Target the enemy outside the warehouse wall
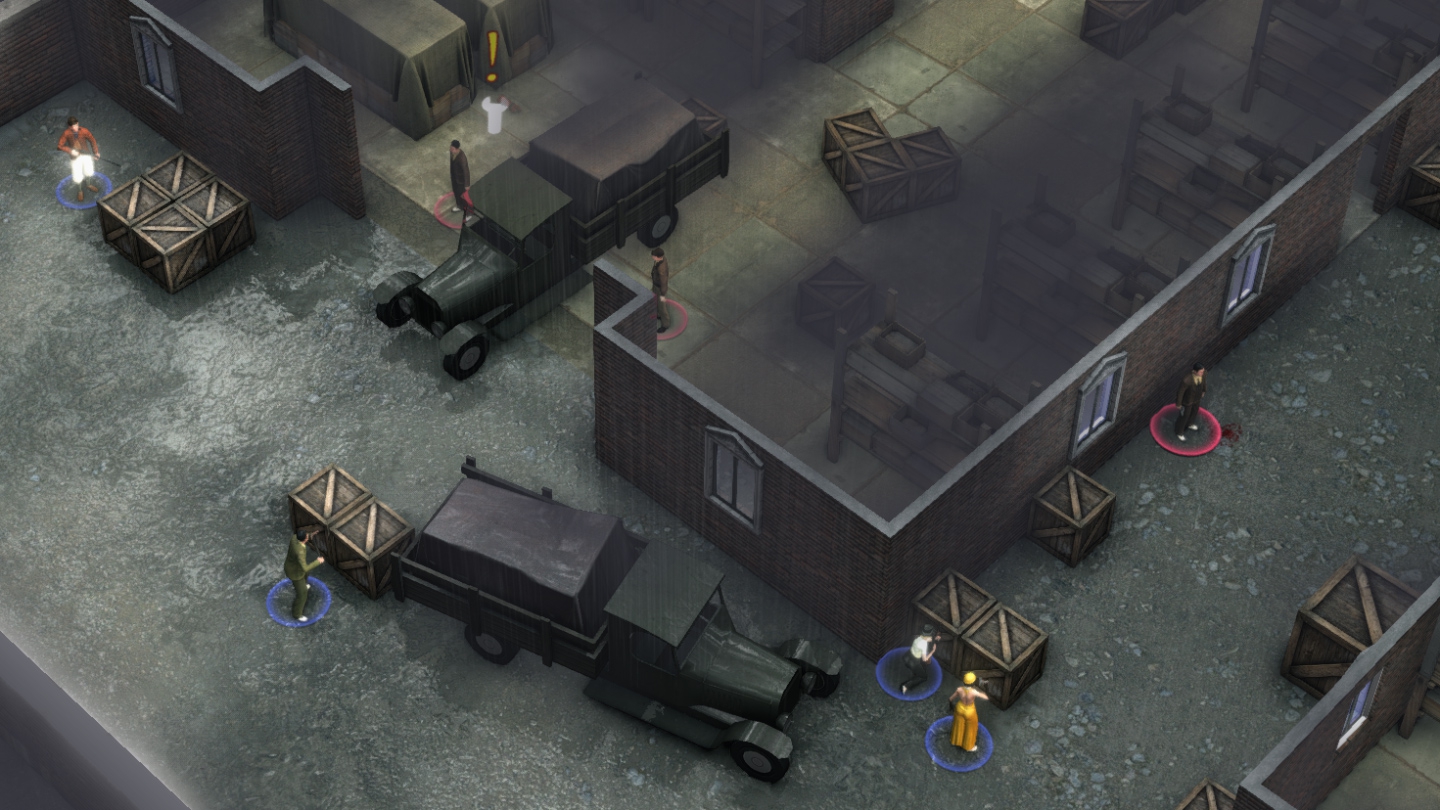The height and width of the screenshot is (810, 1440). point(1189,402)
